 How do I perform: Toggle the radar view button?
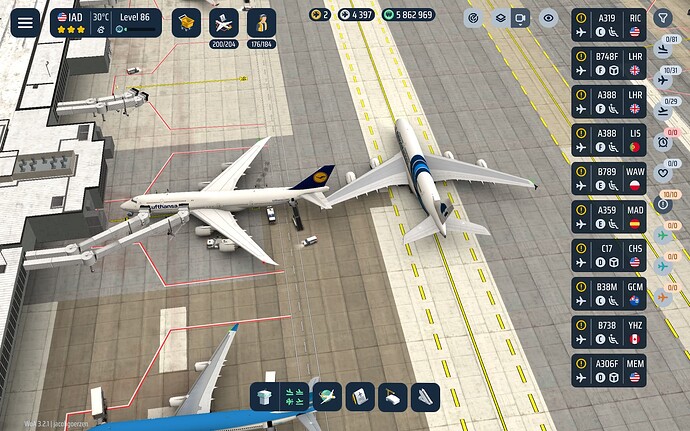click(474, 17)
